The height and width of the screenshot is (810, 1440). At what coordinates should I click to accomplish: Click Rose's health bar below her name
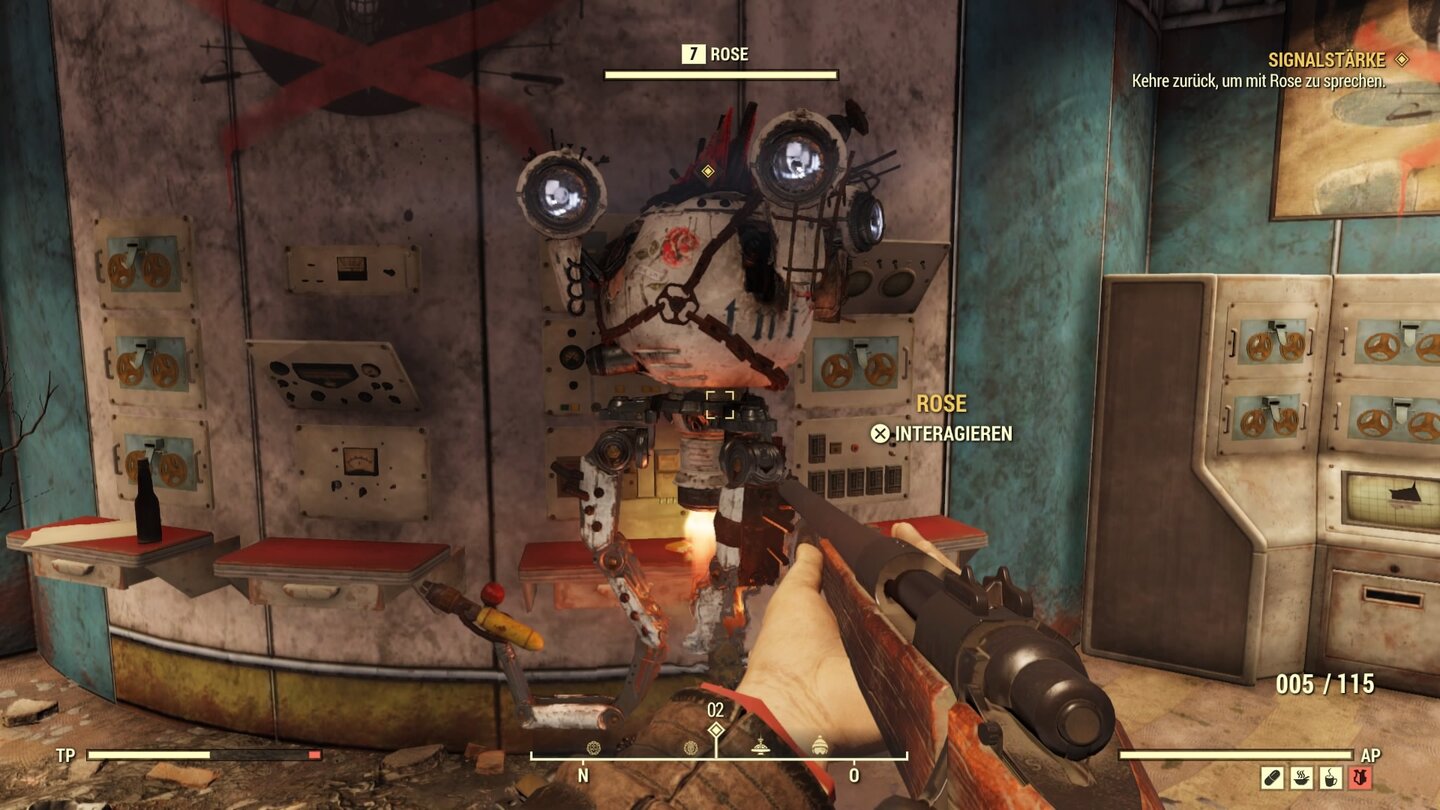click(x=722, y=72)
